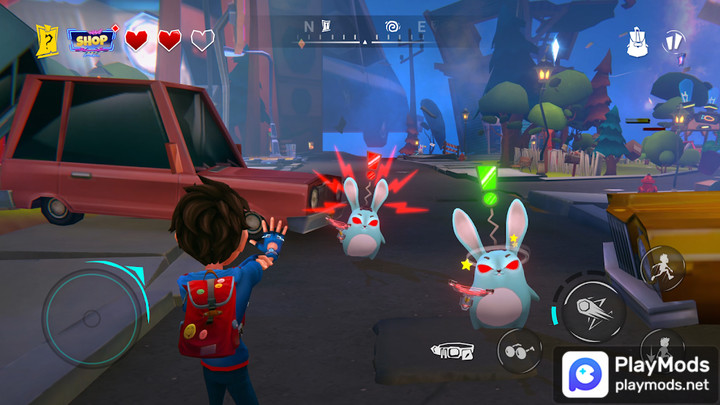Use the glasses gadget button
Screen dimensions: 720x405
pos(520,350)
